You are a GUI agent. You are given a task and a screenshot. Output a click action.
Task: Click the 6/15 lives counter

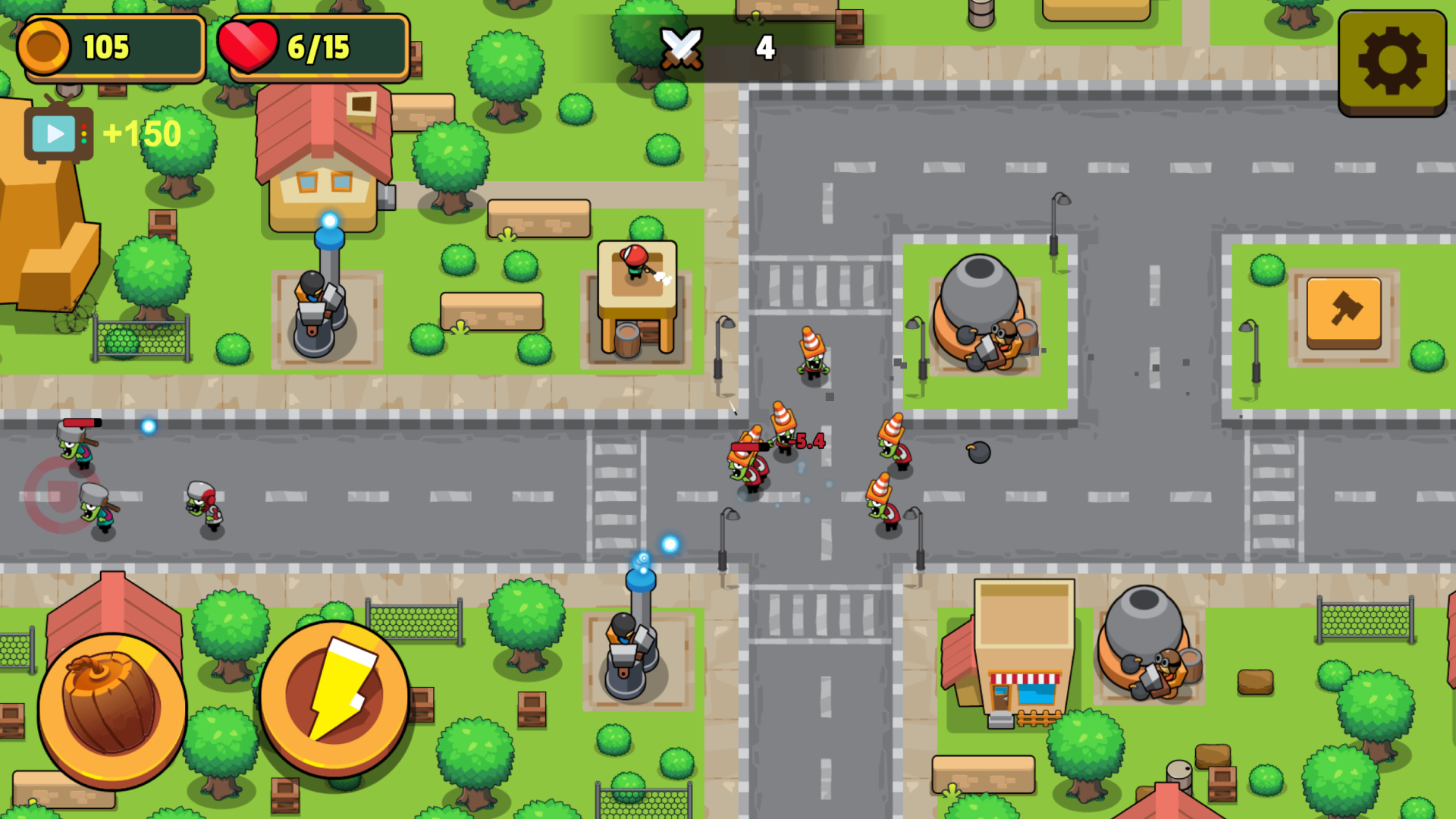(x=318, y=47)
